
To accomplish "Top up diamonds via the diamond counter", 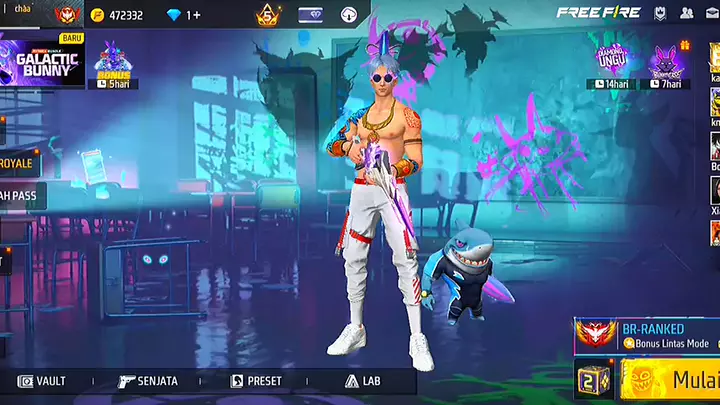I will [x=185, y=15].
